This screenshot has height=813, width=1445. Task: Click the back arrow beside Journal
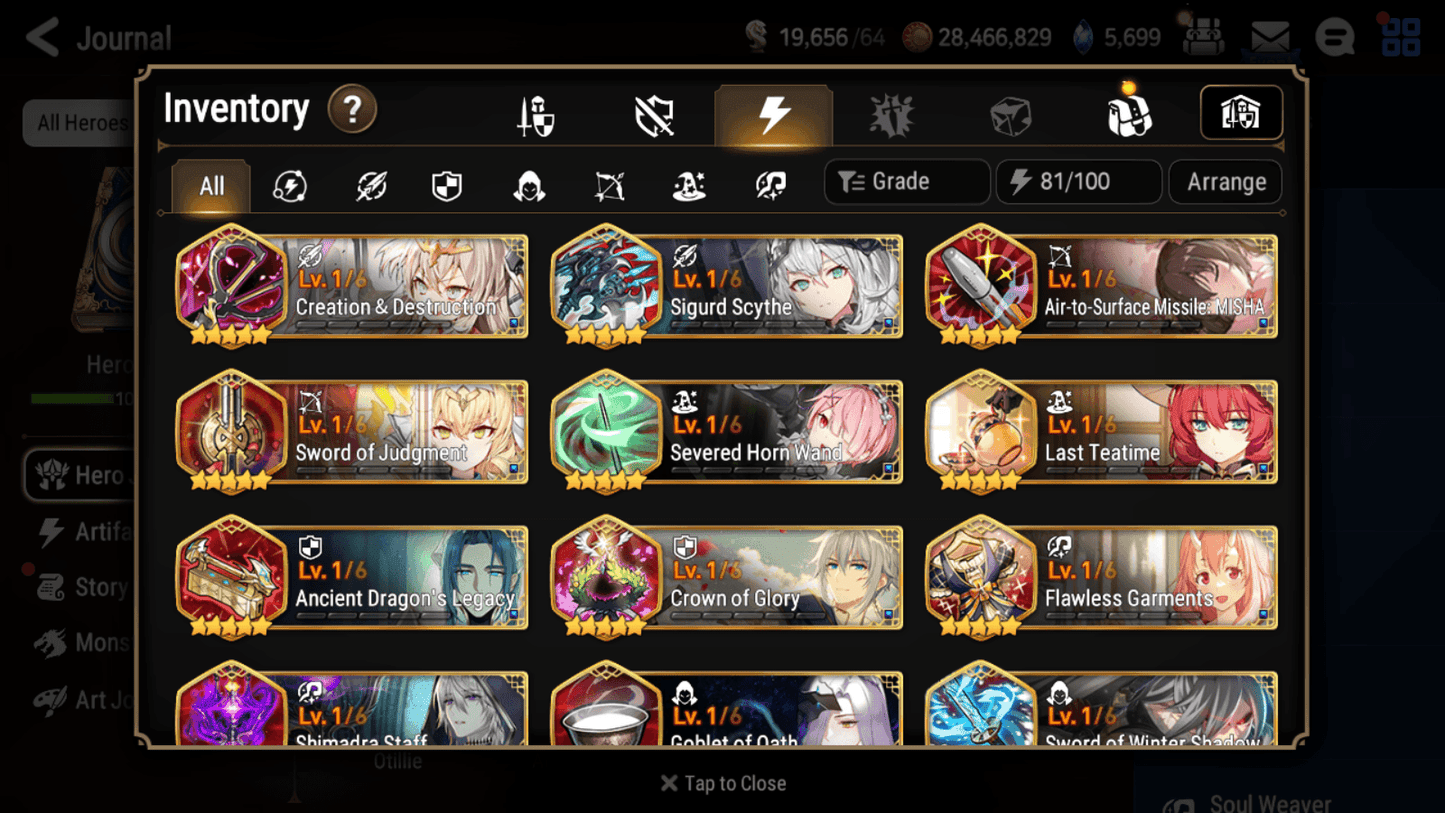click(x=40, y=36)
